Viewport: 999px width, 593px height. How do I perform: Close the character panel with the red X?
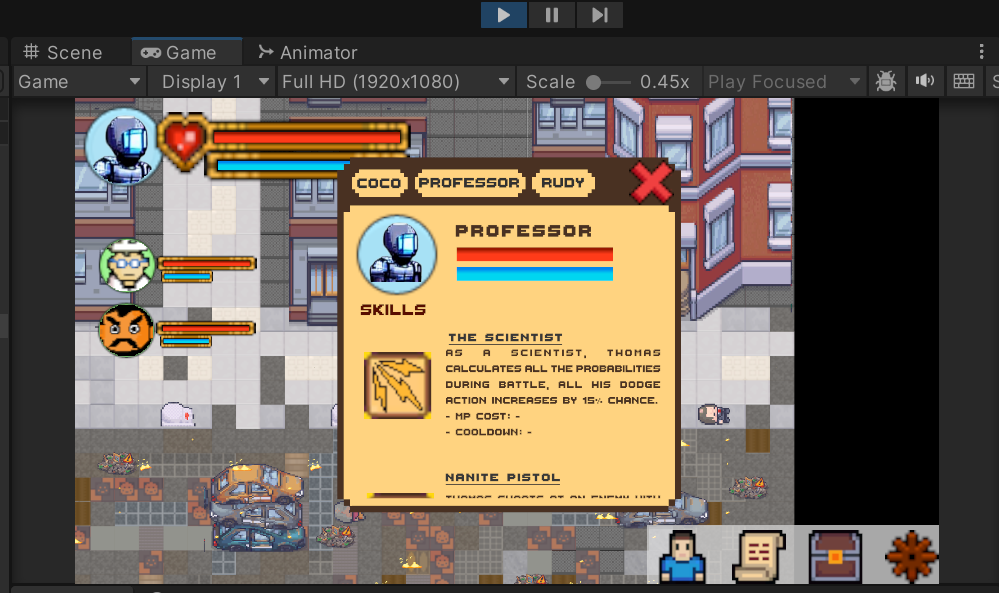(x=651, y=183)
